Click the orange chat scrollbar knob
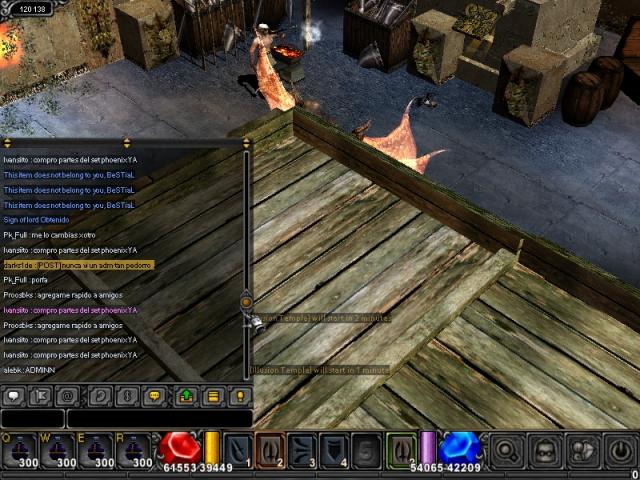Image resolution: width=640 pixels, height=480 pixels. click(246, 301)
